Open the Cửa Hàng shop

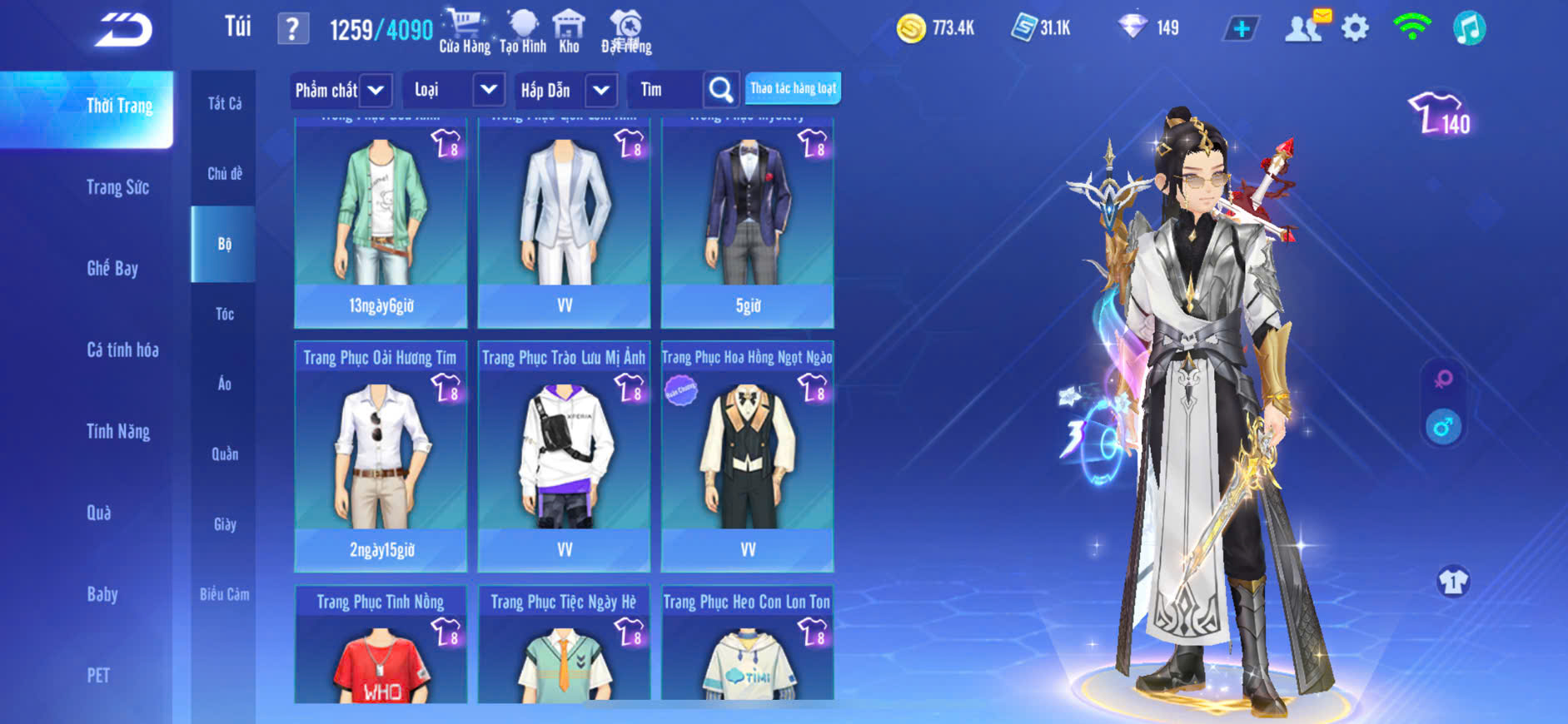pos(464,32)
